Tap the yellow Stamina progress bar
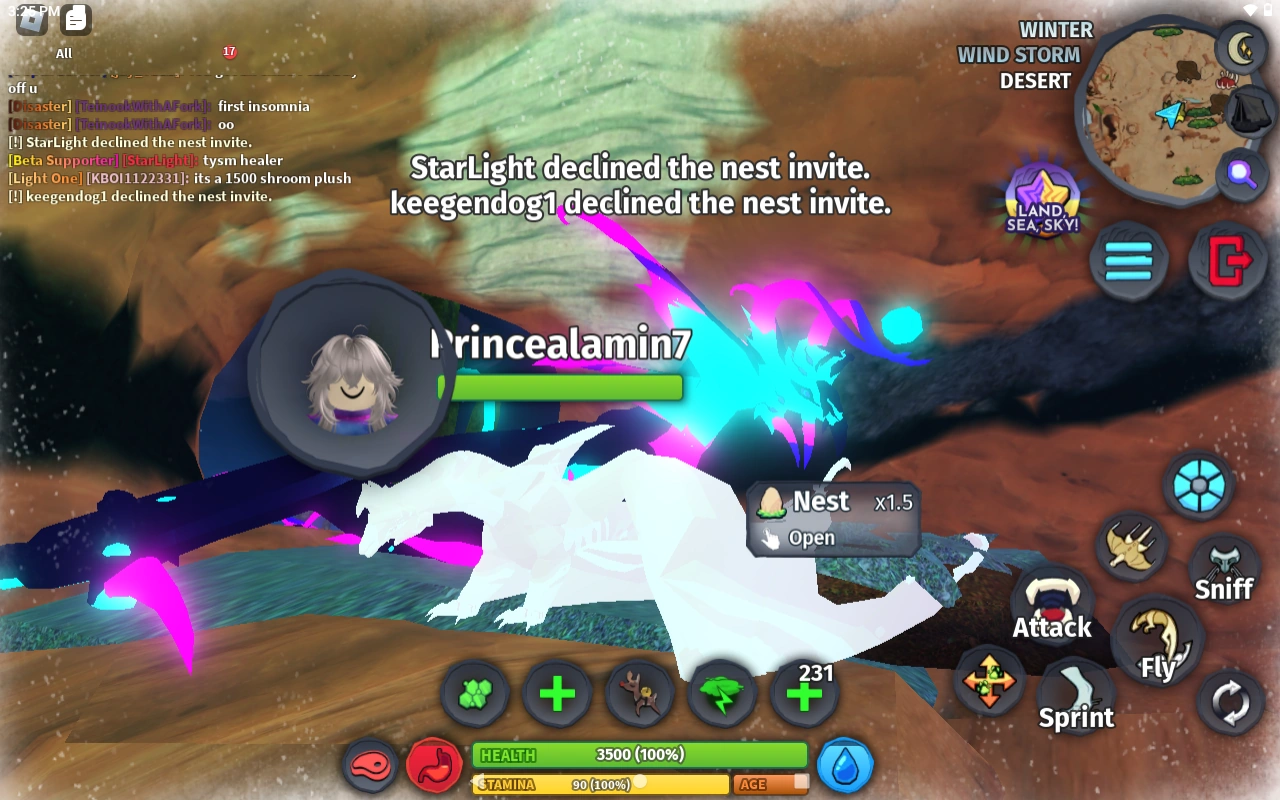Screen dimensions: 1280x800 600,785
